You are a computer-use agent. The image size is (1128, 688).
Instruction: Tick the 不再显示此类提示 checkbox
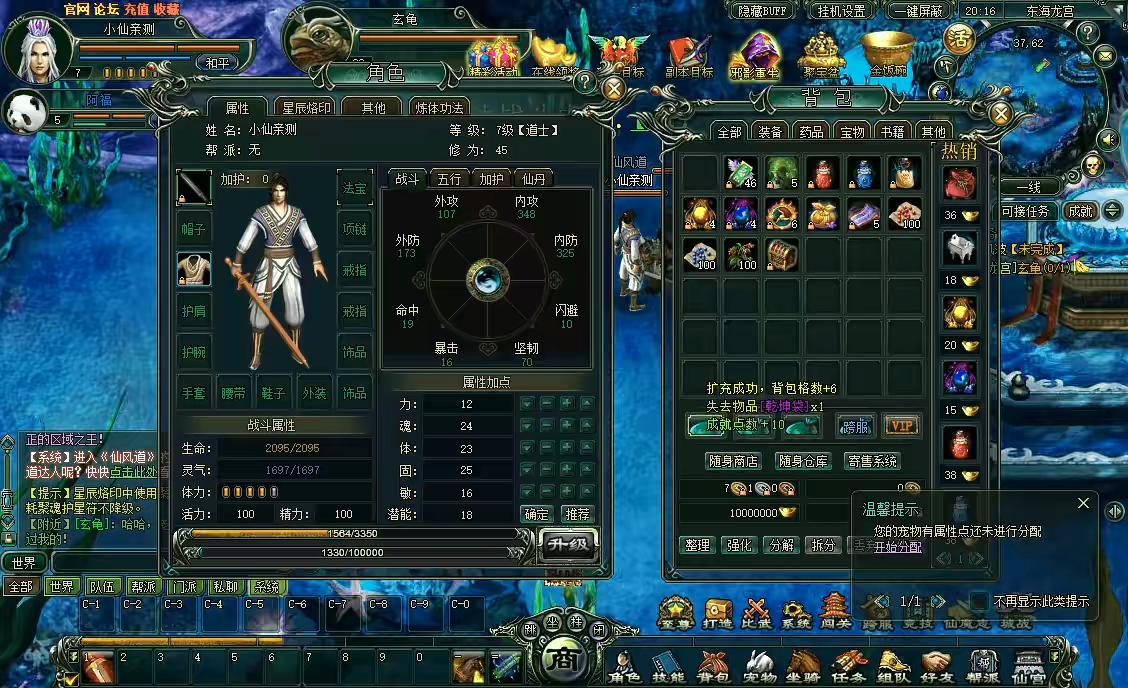pyautogui.click(x=980, y=601)
